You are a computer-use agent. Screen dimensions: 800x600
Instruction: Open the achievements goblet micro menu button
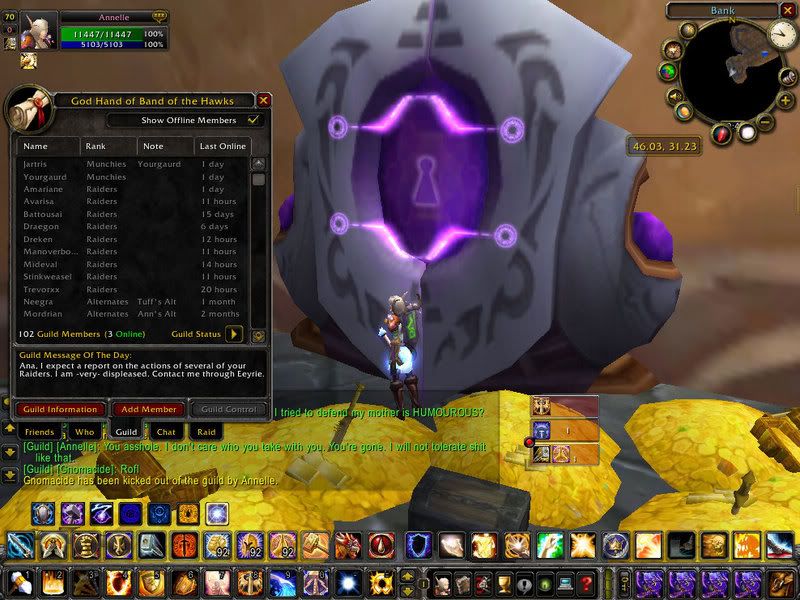504,580
